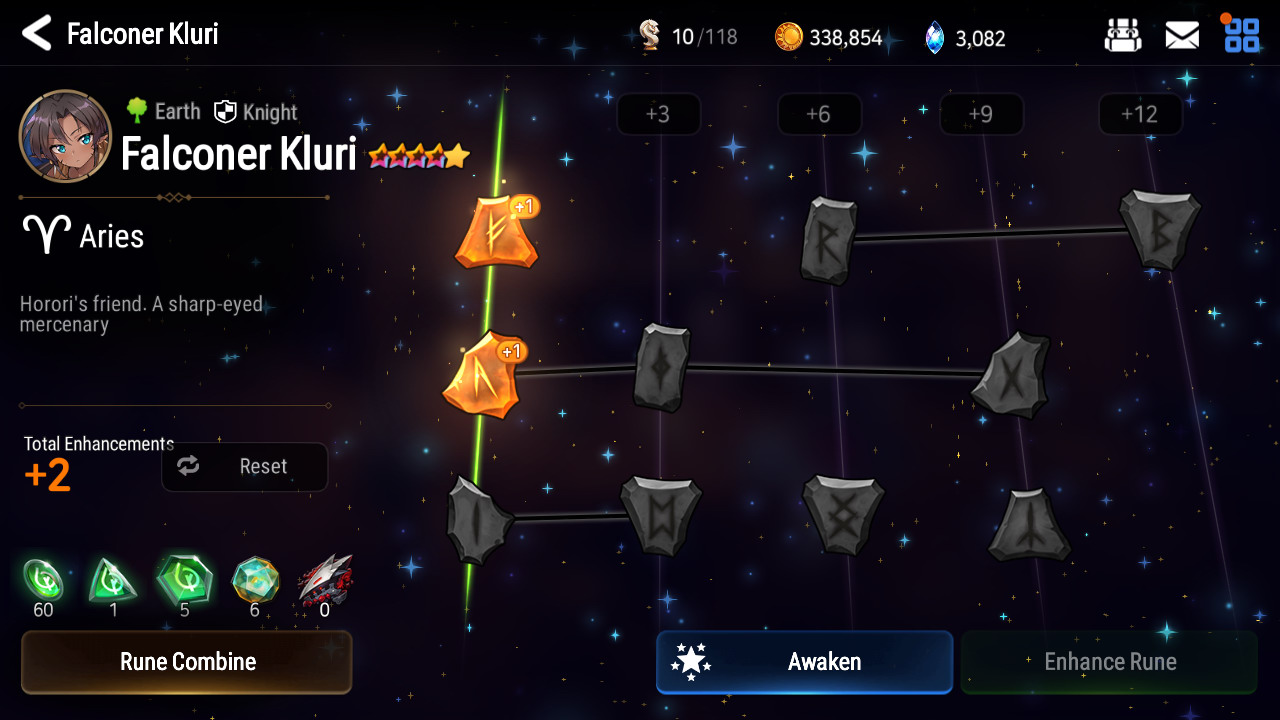Click the Enhance Rune button
The height and width of the screenshot is (720, 1280).
click(1109, 662)
